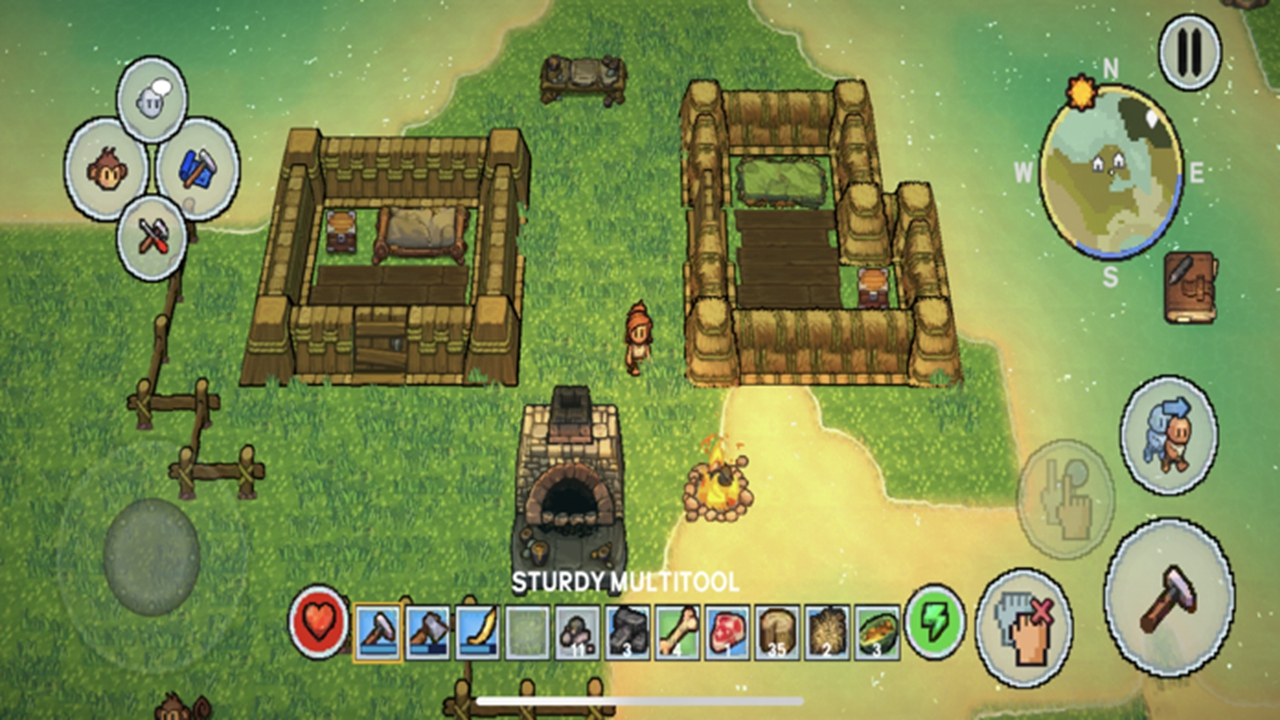Select the pebbles stack of 11
This screenshot has width=1280, height=720.
click(578, 632)
